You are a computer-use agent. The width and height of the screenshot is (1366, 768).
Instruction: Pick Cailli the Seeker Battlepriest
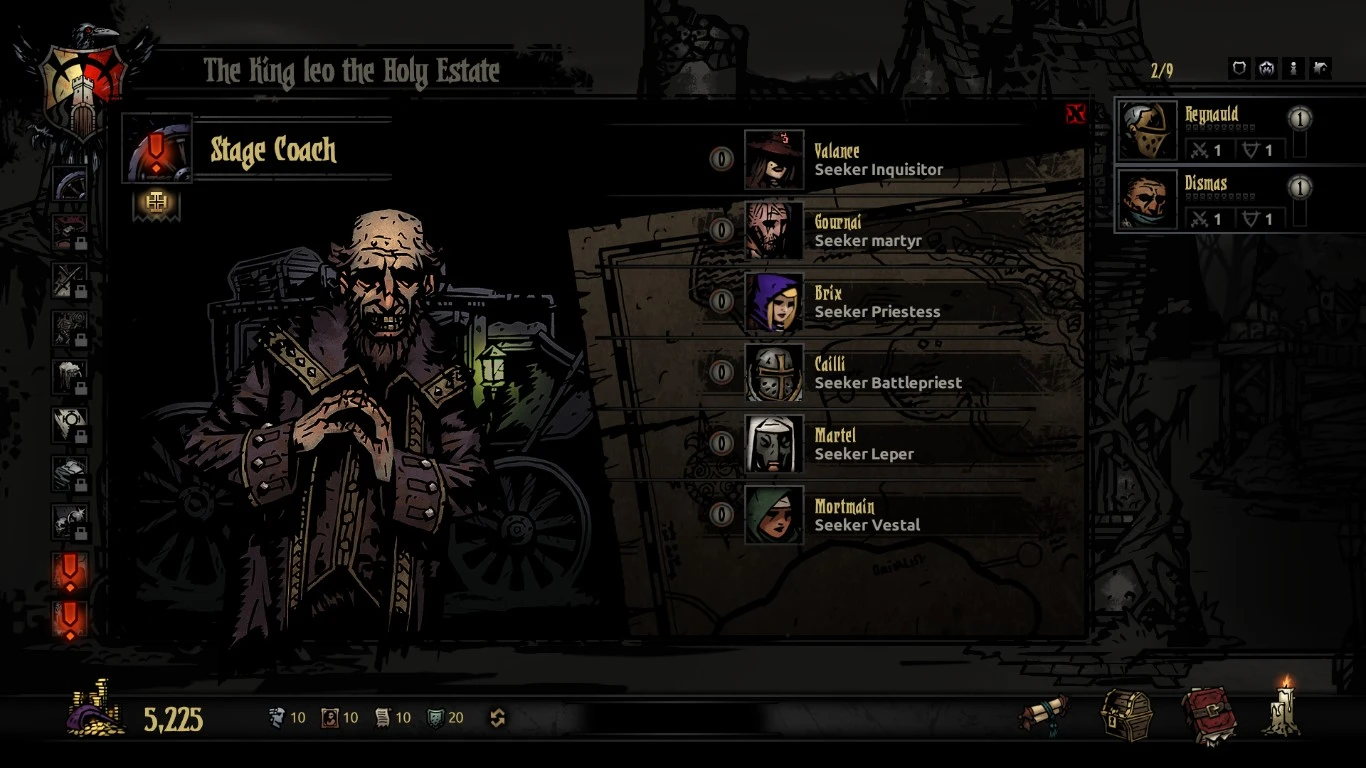click(774, 373)
